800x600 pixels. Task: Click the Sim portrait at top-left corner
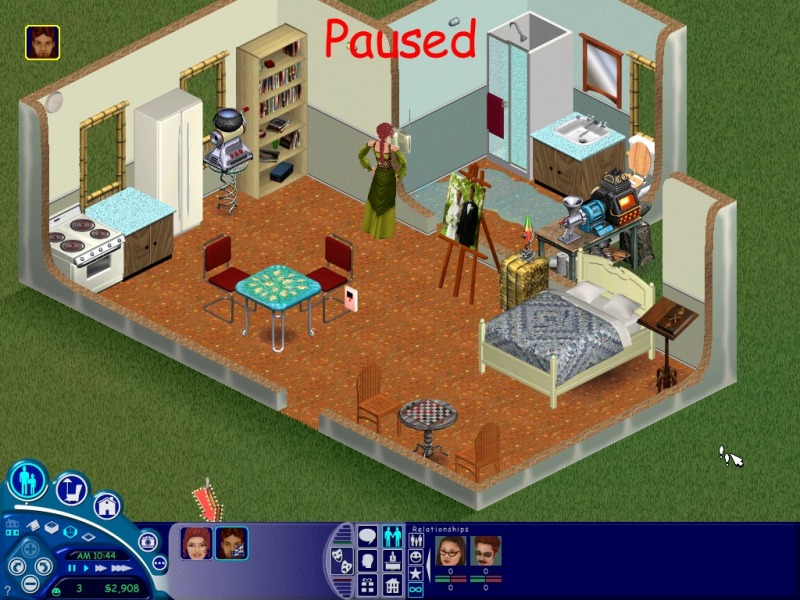pos(43,42)
